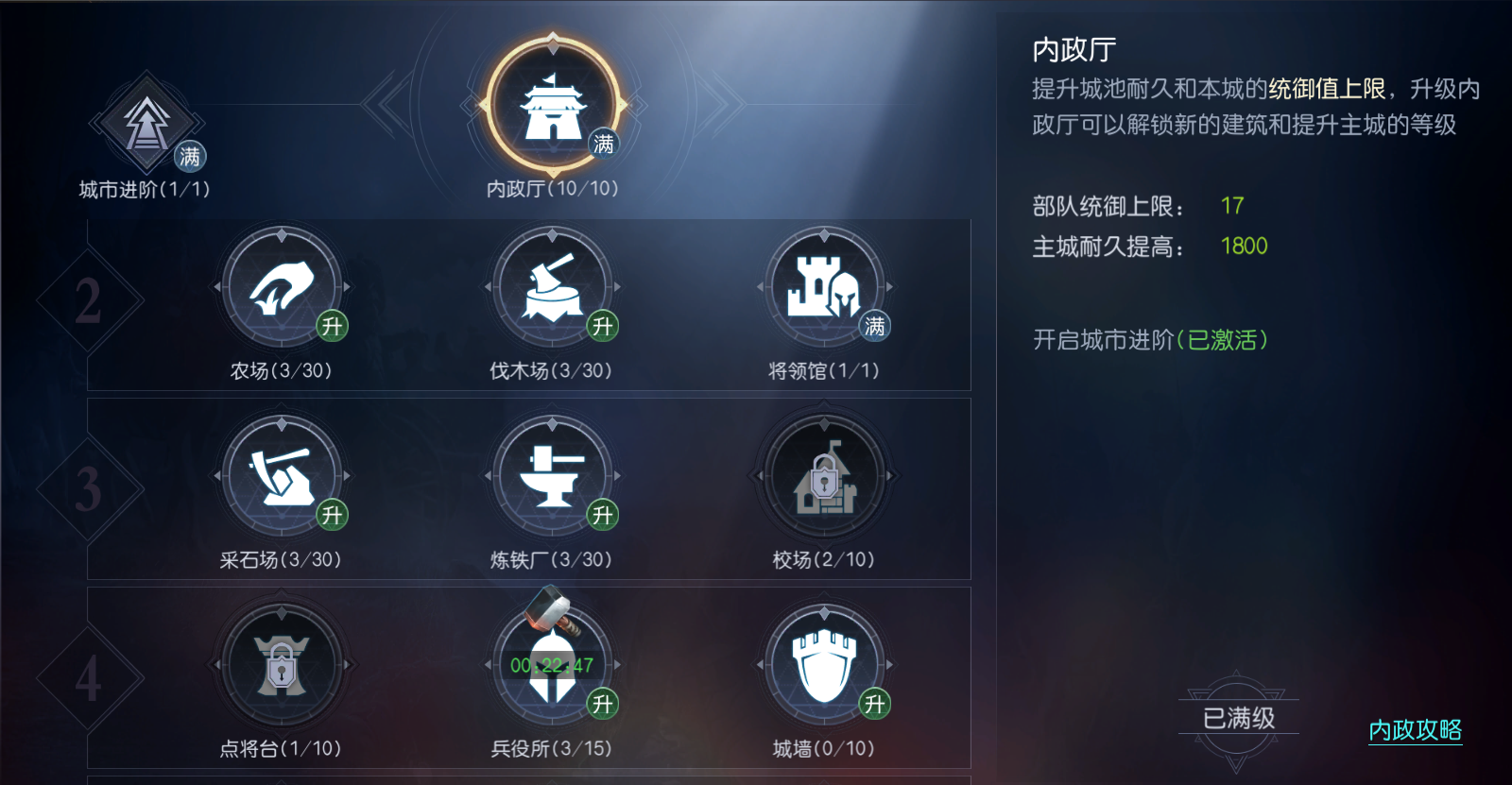Select the 炼铁厂 iron smelter icon
This screenshot has width=1512, height=785.
[554, 477]
